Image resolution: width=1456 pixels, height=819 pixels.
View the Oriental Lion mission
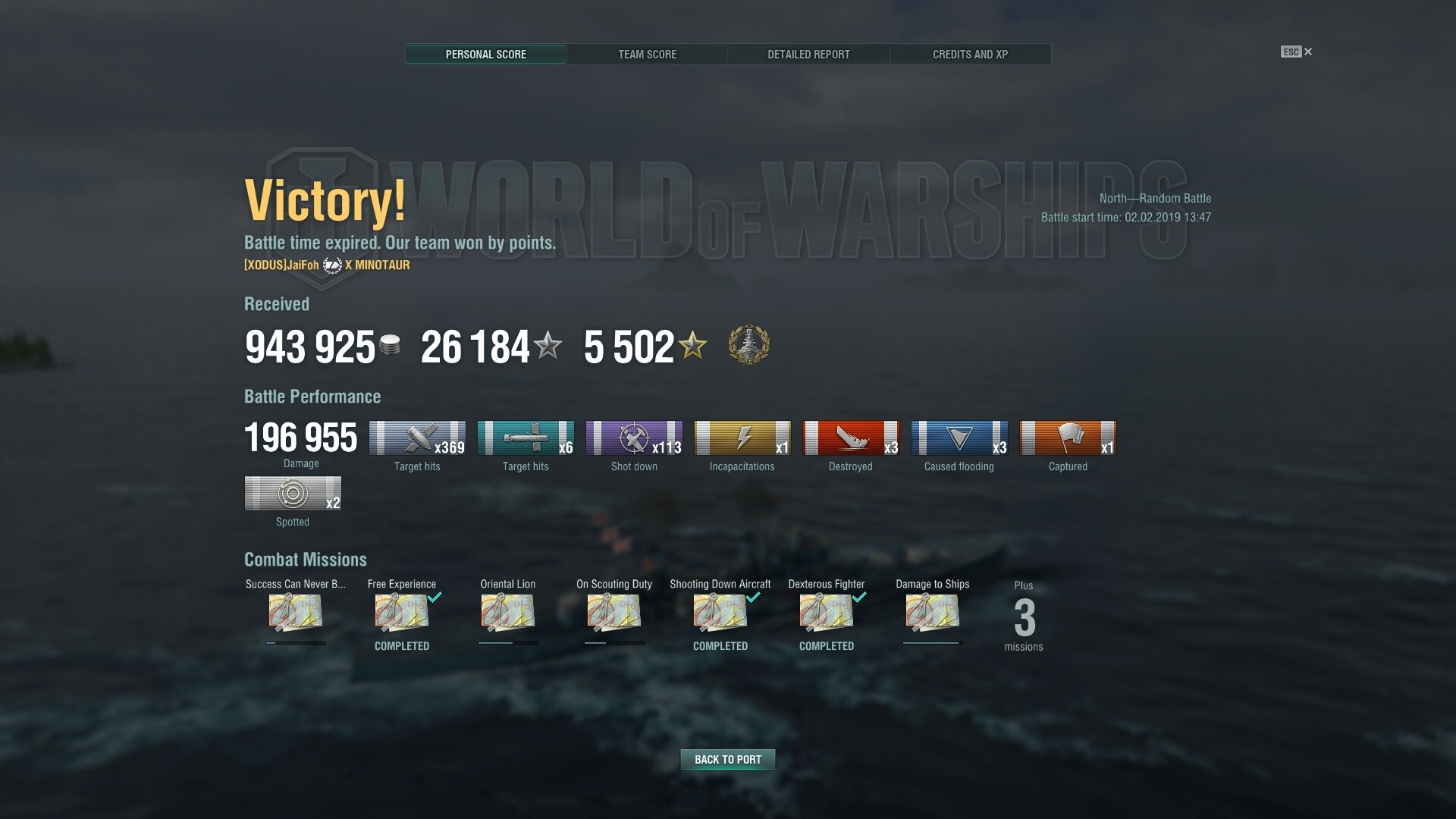click(508, 613)
